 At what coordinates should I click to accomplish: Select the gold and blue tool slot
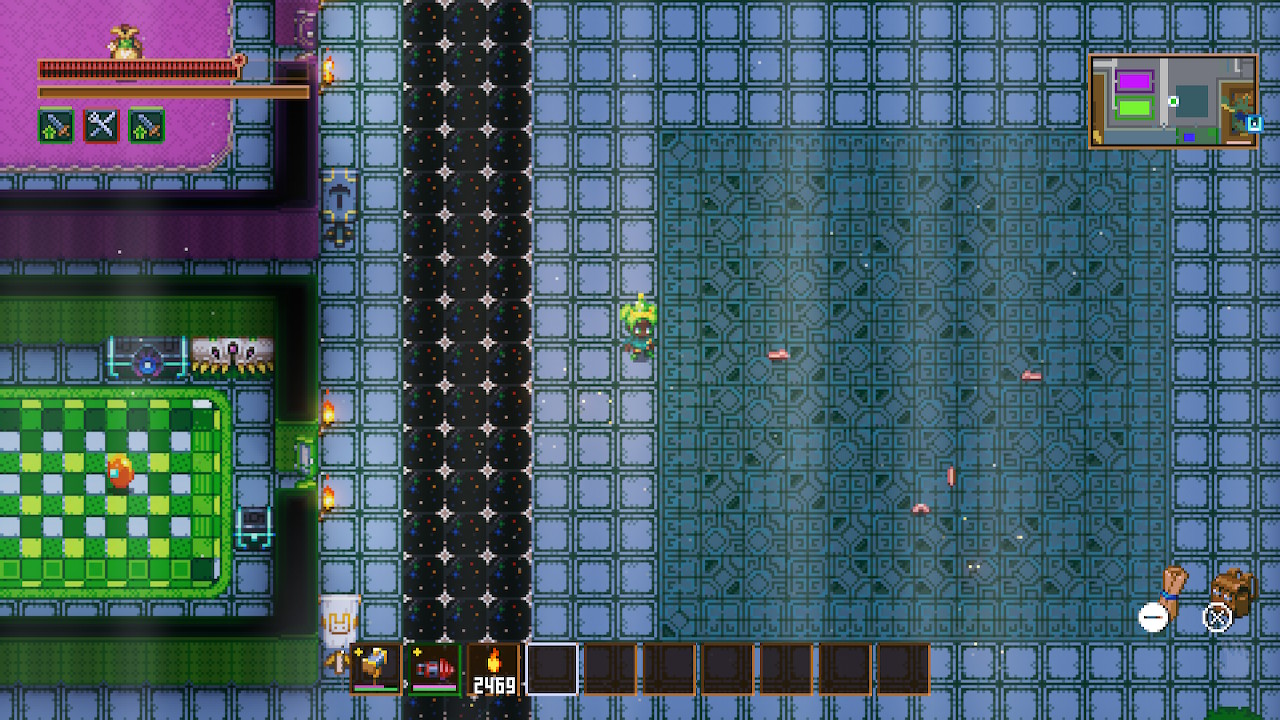pyautogui.click(x=377, y=669)
